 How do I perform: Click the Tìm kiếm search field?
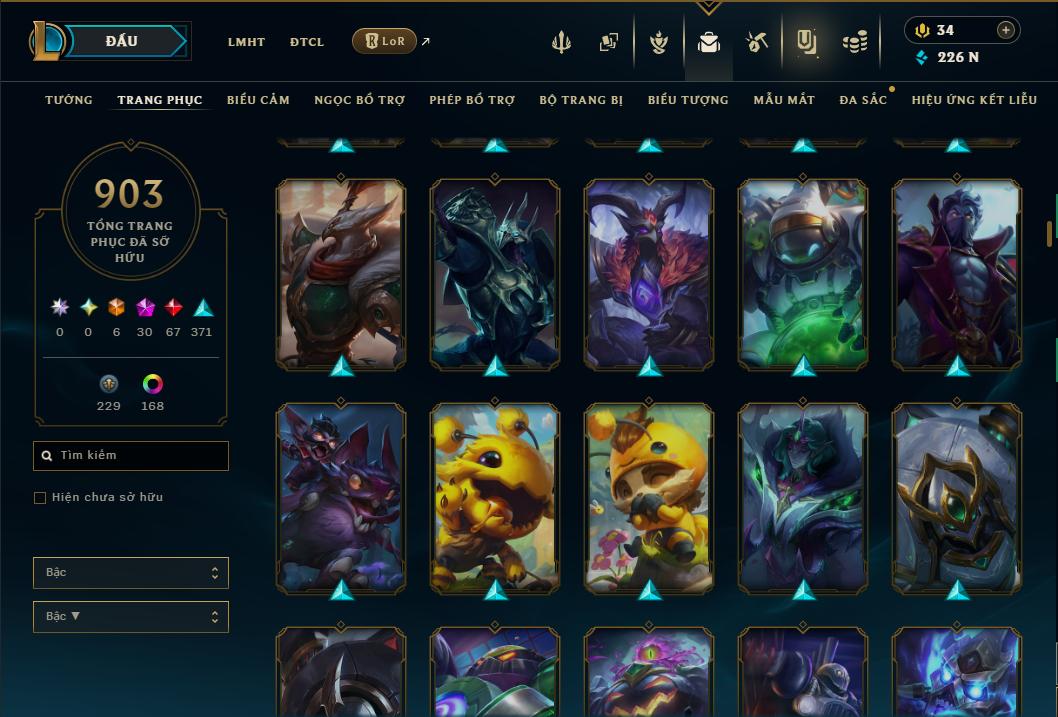(131, 456)
